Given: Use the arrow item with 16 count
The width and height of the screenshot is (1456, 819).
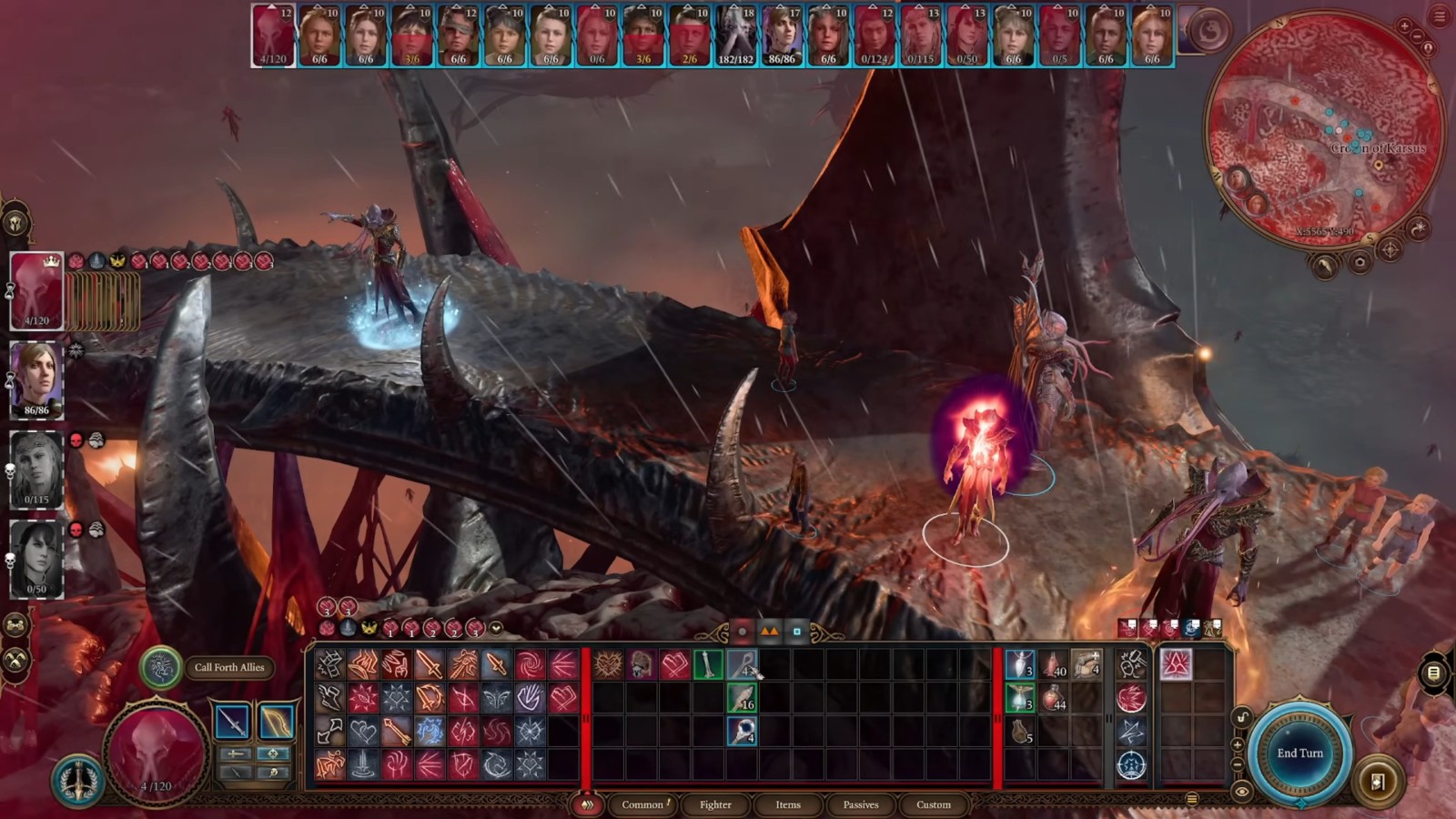Looking at the screenshot, I should pyautogui.click(x=742, y=699).
